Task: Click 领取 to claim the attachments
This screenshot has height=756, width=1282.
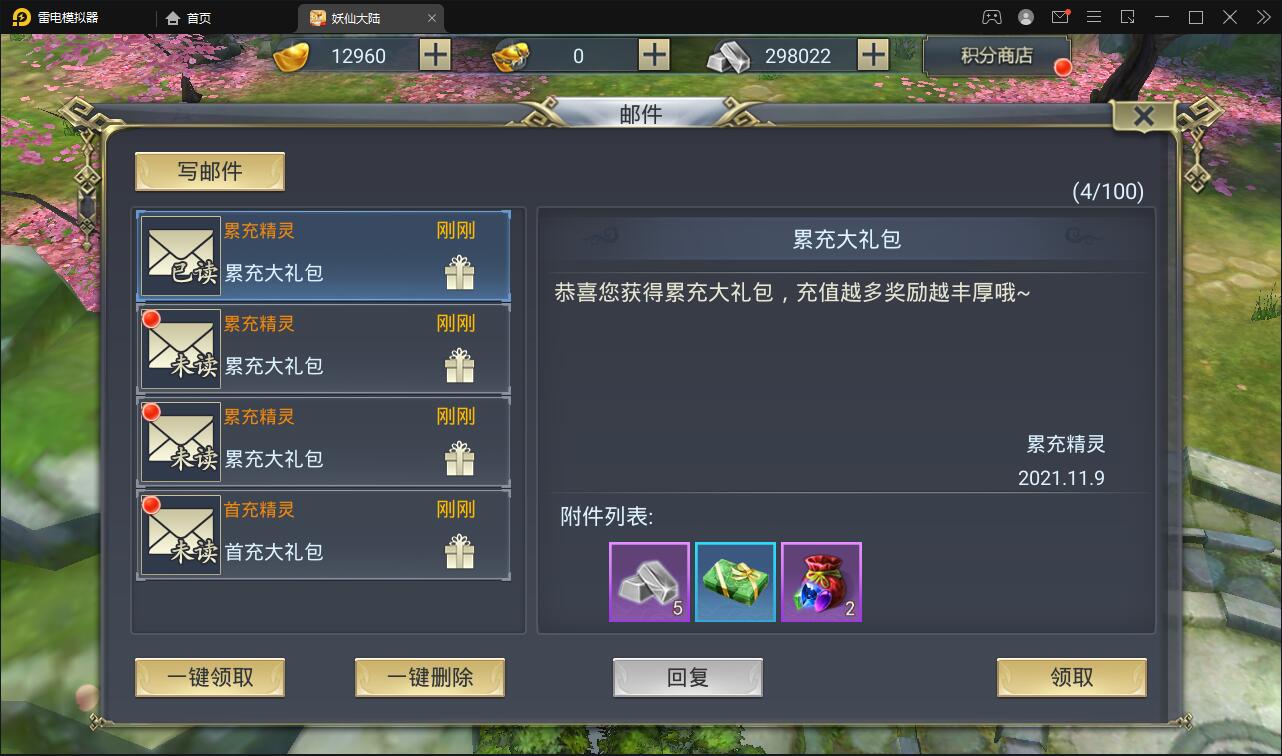Action: (1071, 677)
